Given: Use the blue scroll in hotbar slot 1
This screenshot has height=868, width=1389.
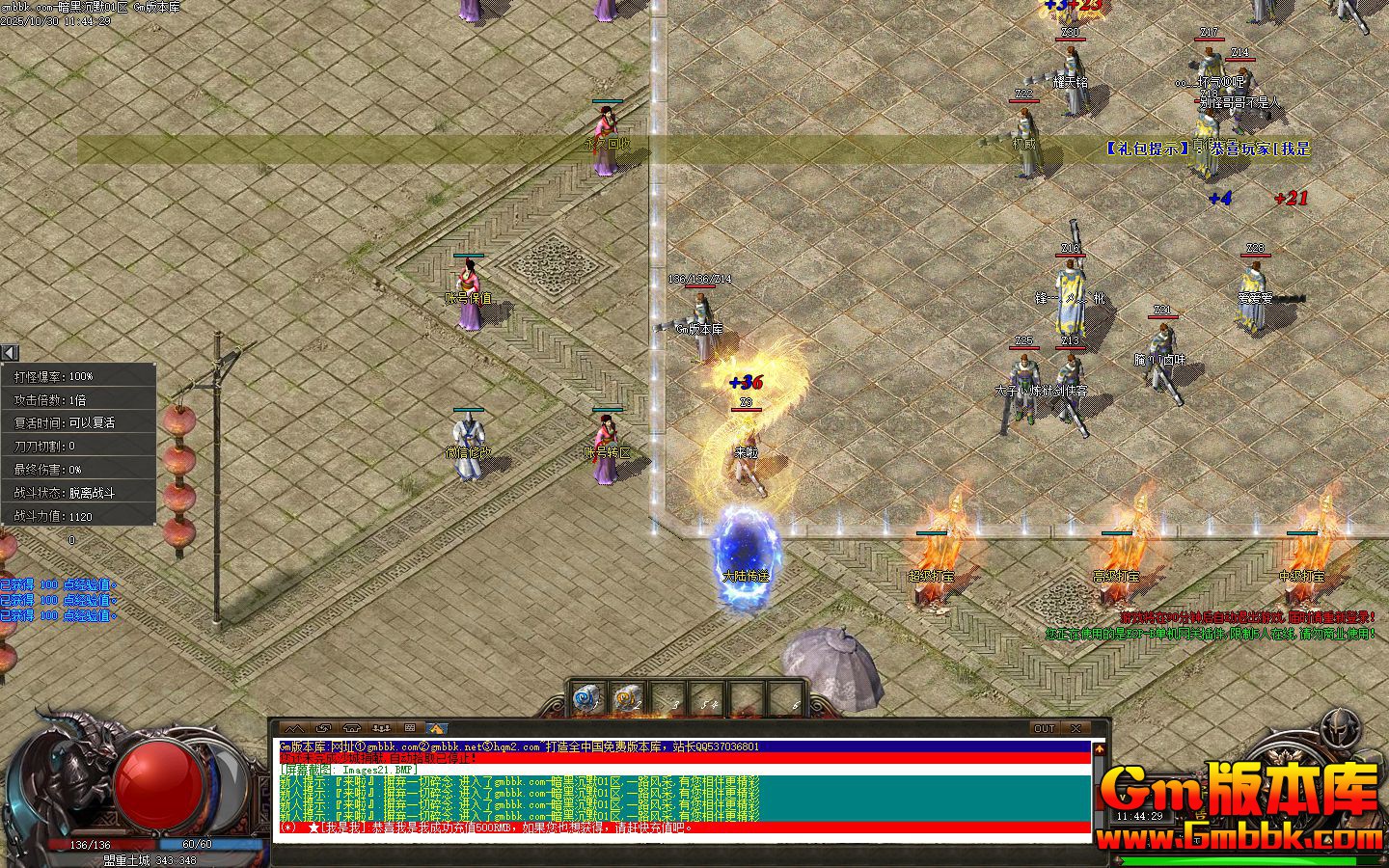Looking at the screenshot, I should click(585, 697).
